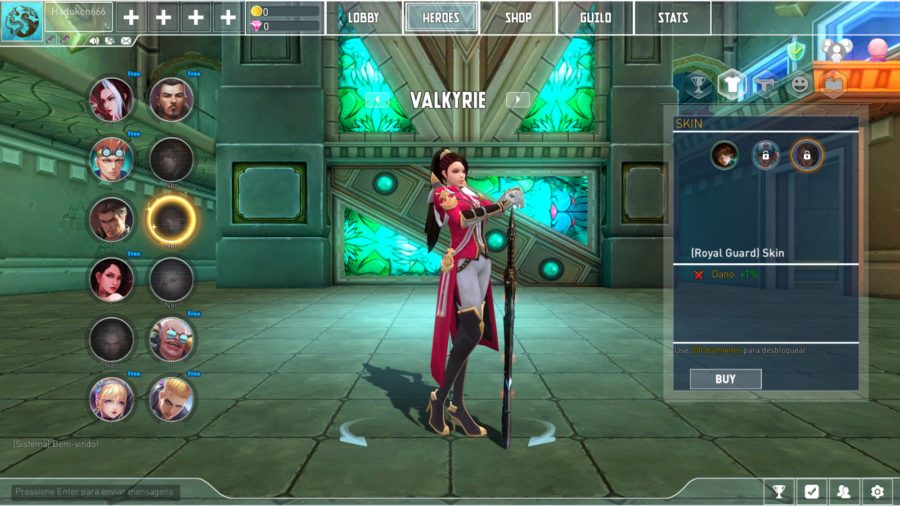Open the Guild menu
This screenshot has width=900, height=506.
coord(595,18)
